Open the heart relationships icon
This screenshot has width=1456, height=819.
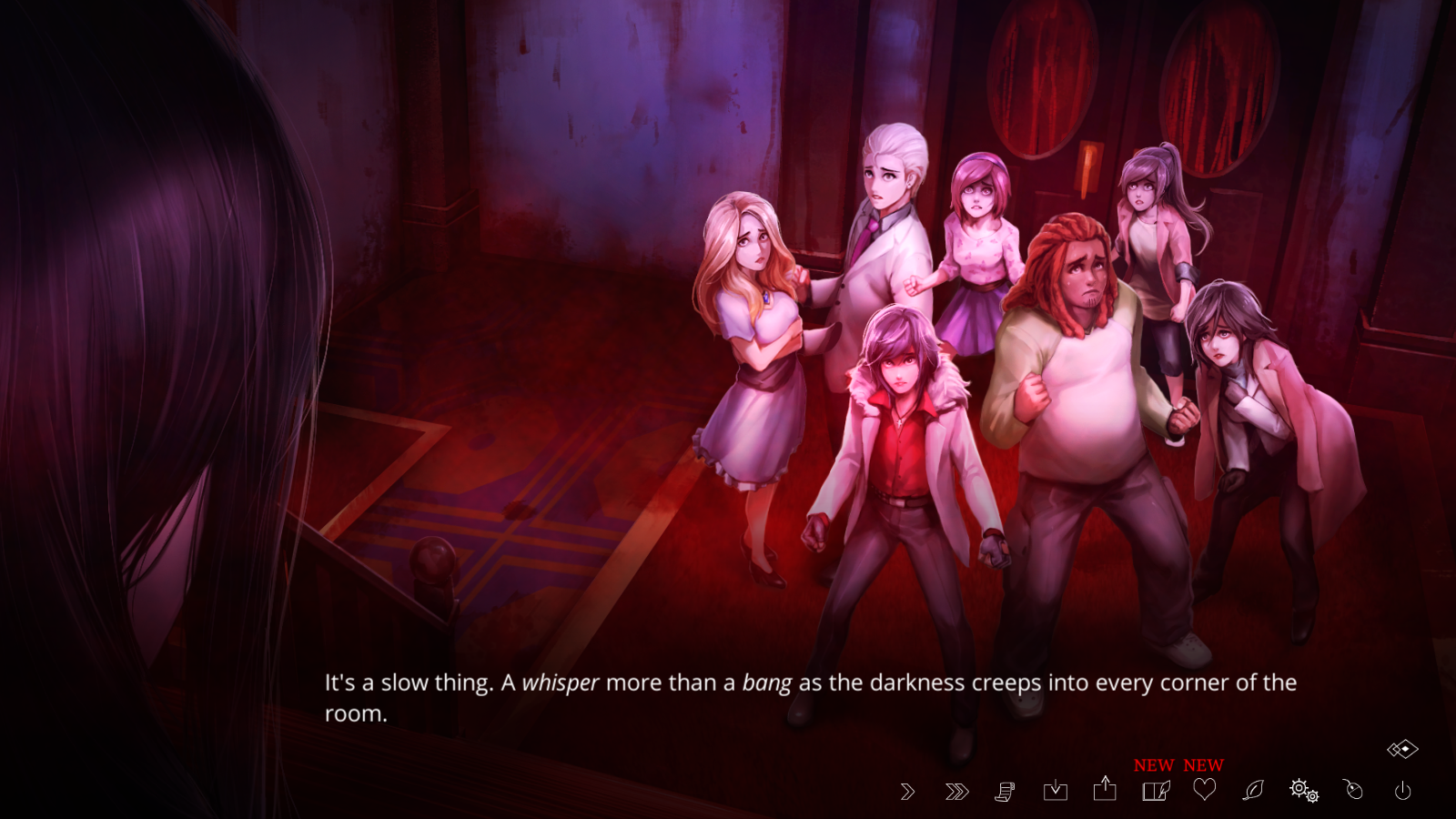coord(1205,790)
